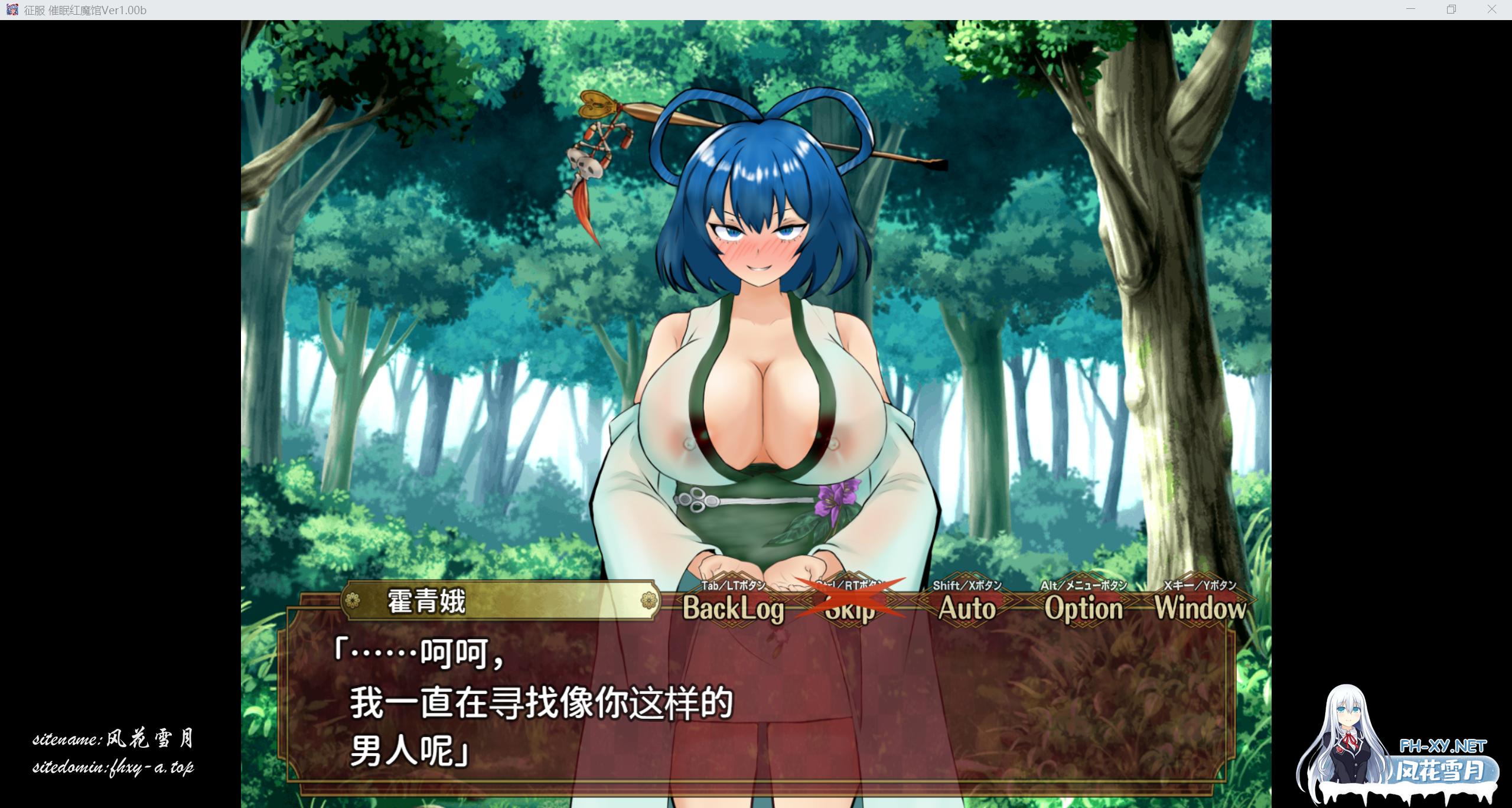
Task: Click the game icon in the title bar
Action: tap(12, 9)
